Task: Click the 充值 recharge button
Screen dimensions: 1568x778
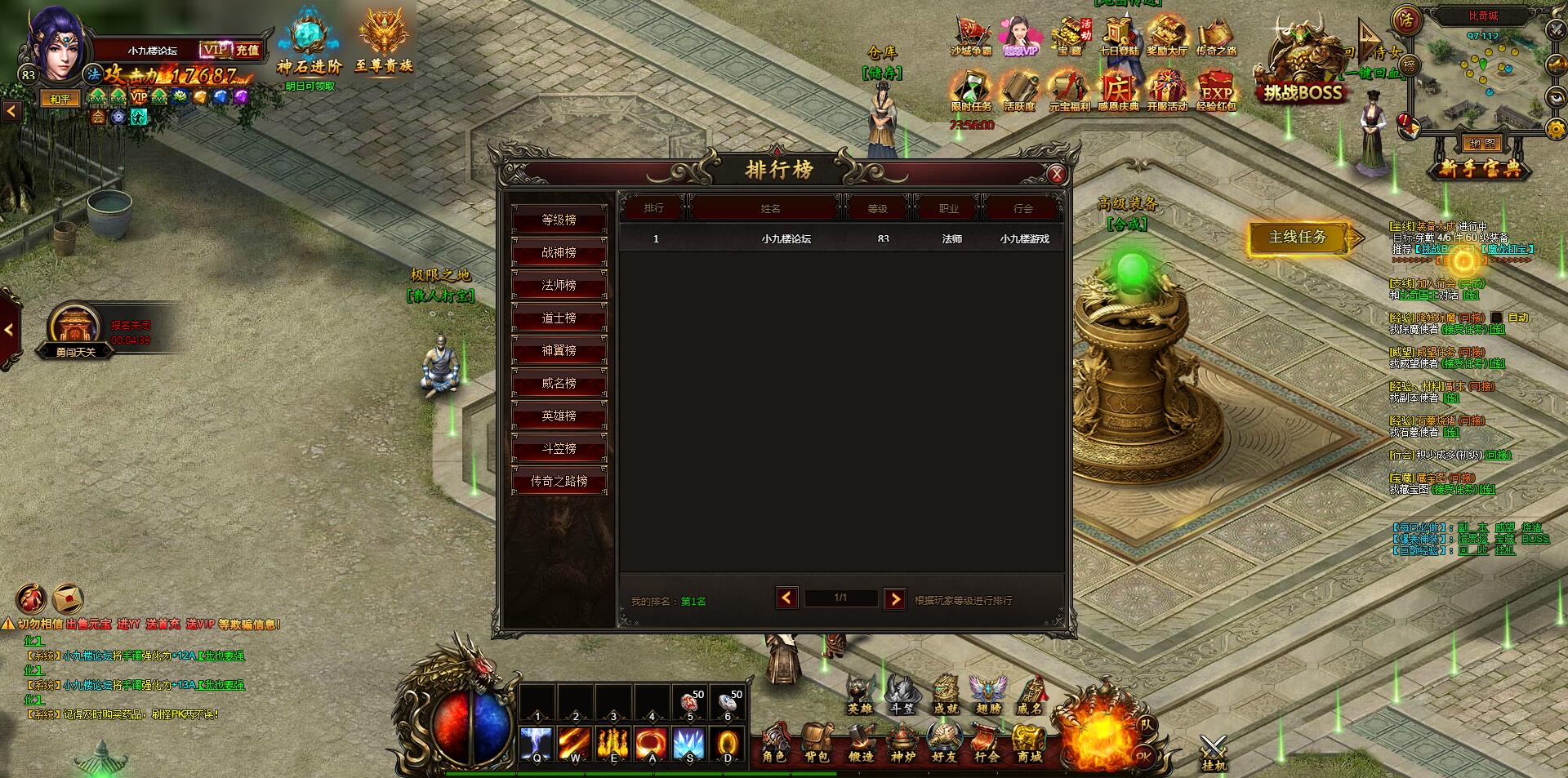Action: point(247,50)
